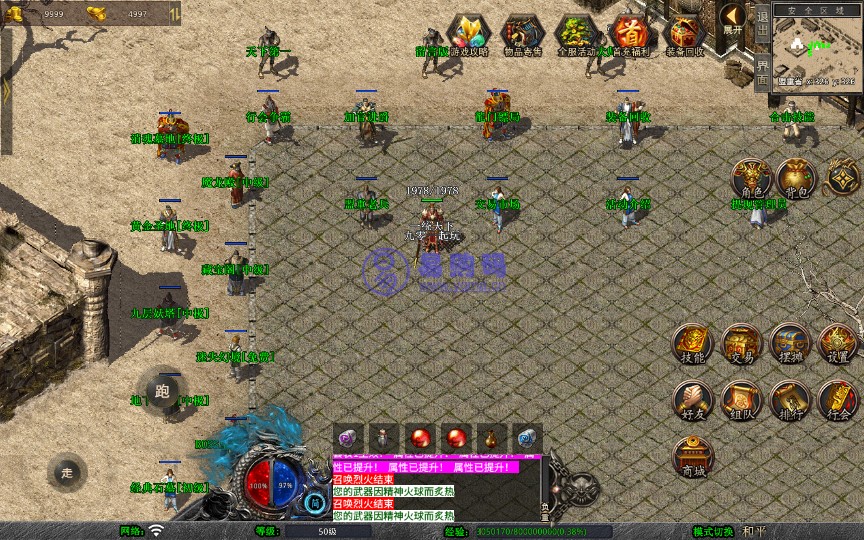The image size is (864, 540).
Task: Click the 展开 expand arrow button
Action: coord(734,17)
